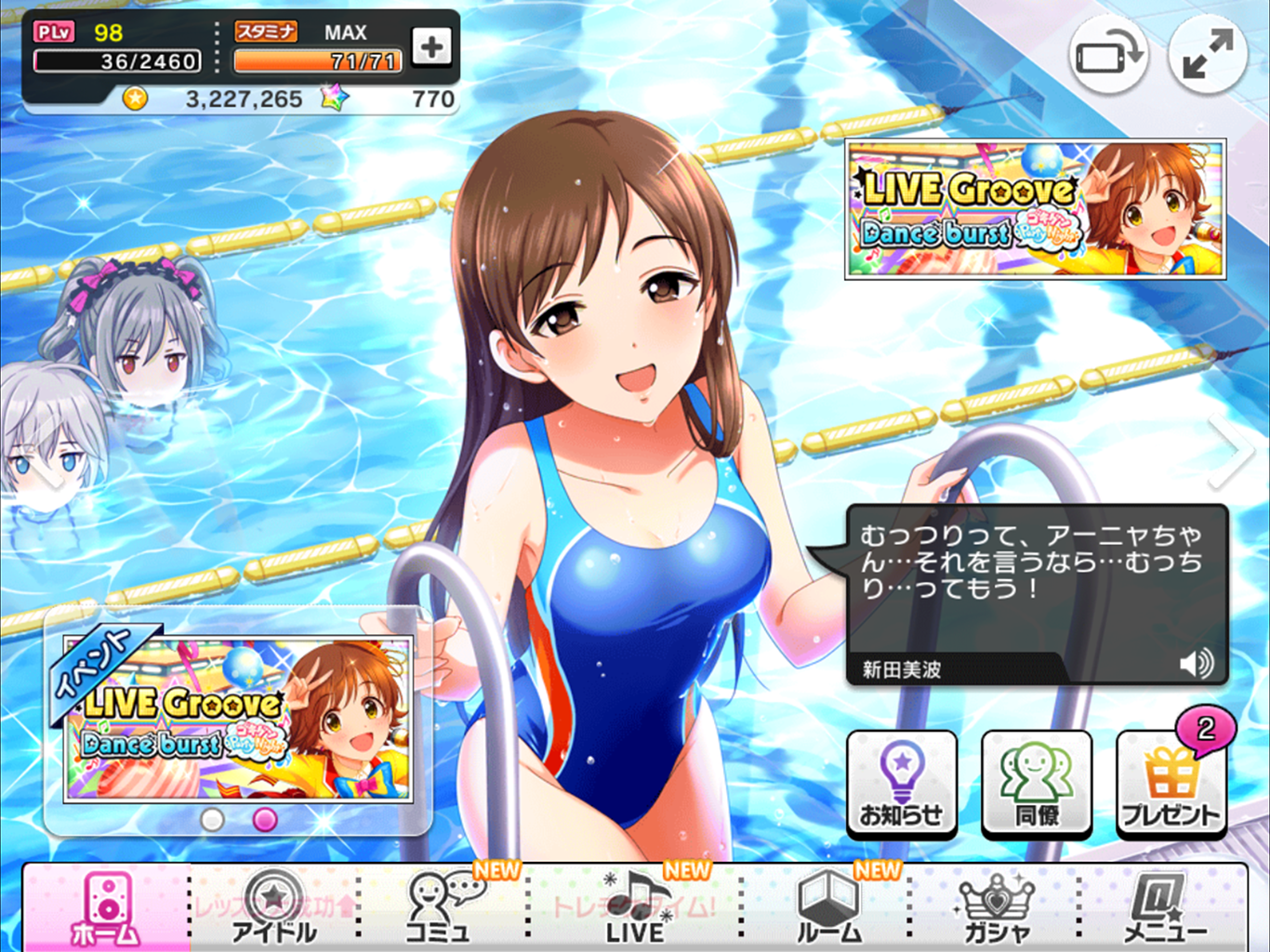Switch to the LIVE tab

point(635,908)
